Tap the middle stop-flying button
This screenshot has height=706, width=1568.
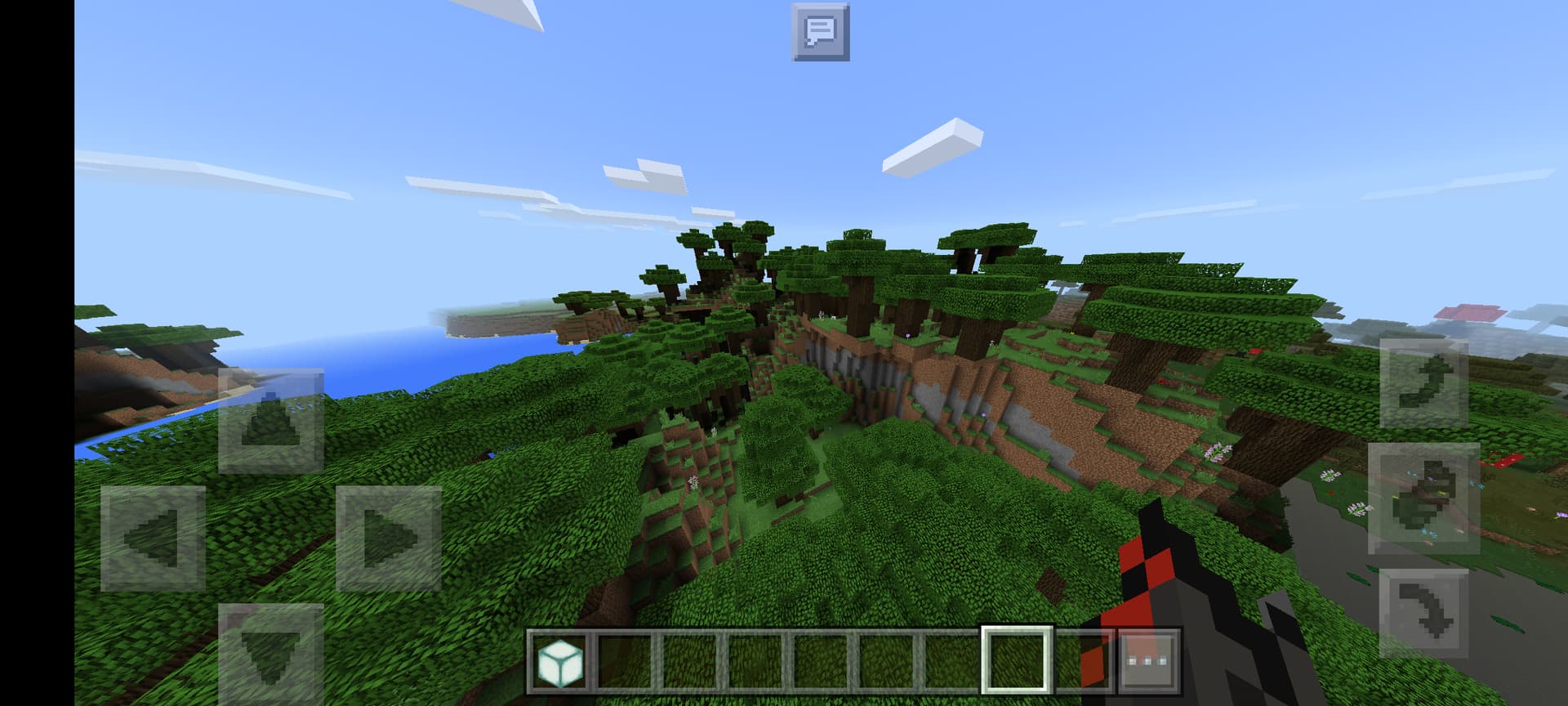[x=1423, y=498]
